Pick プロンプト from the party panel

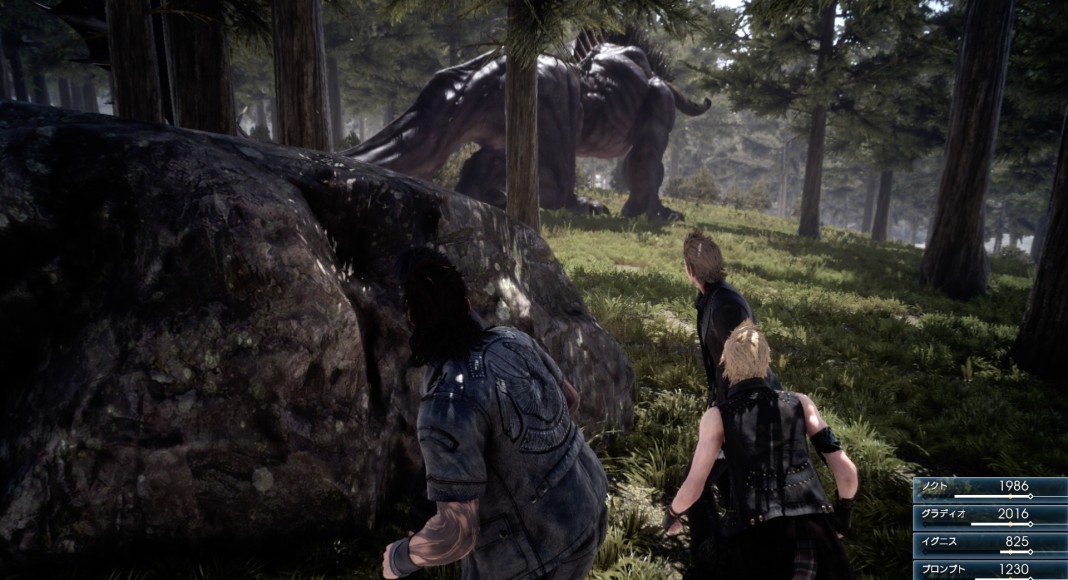pos(989,569)
